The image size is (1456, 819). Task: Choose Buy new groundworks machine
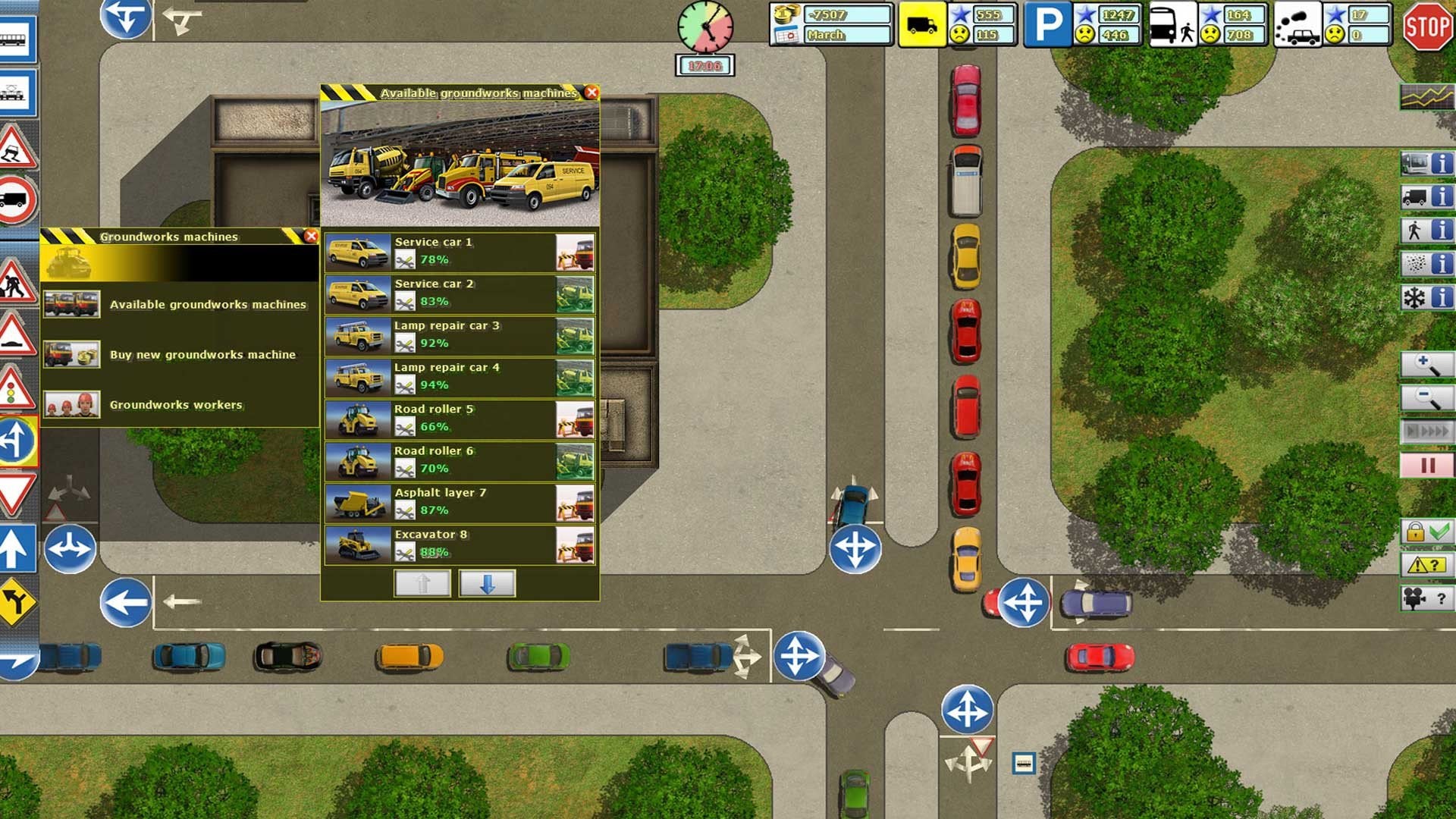[x=202, y=355]
